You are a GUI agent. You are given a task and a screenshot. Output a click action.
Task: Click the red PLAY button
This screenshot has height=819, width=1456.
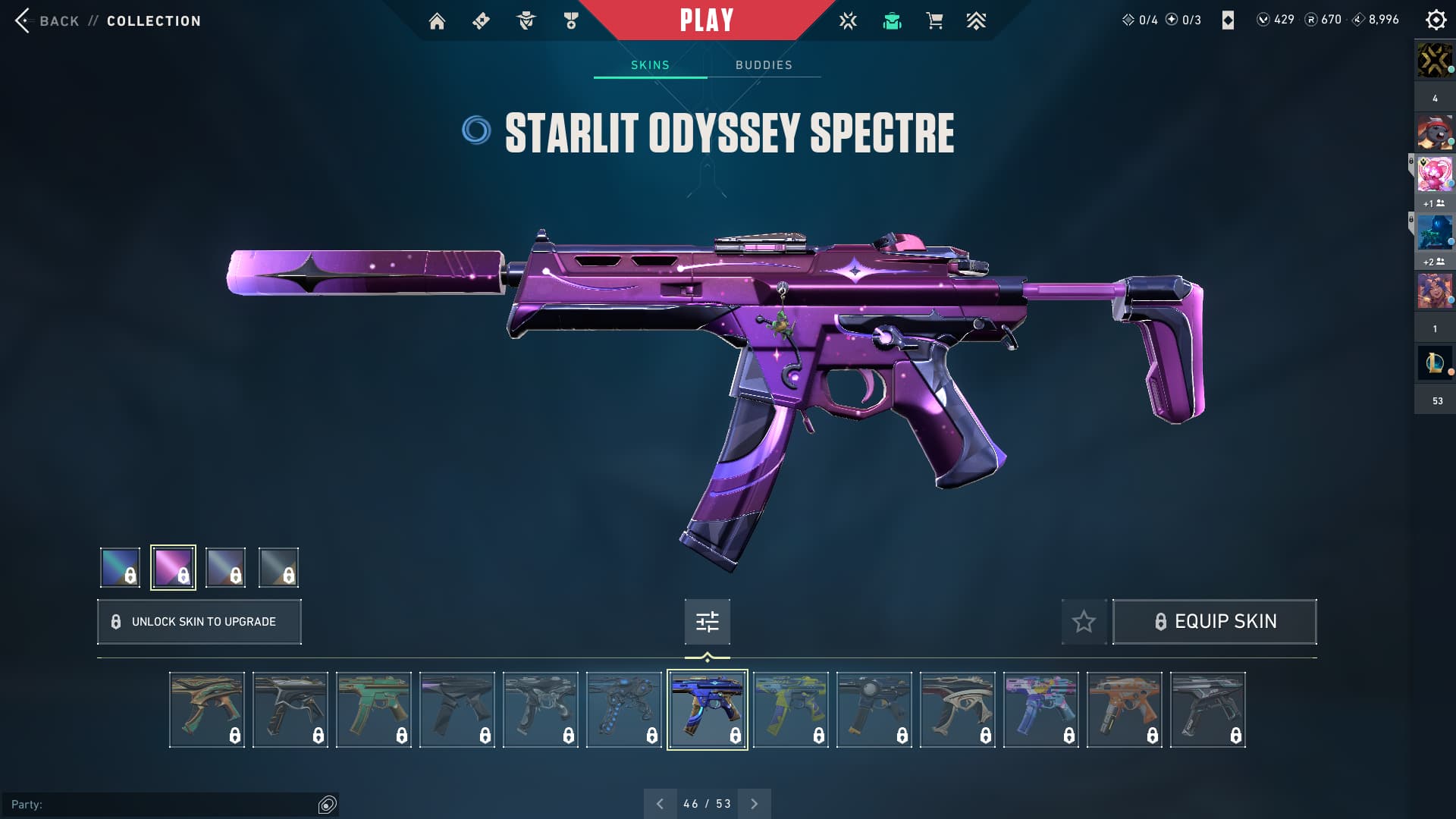(706, 20)
